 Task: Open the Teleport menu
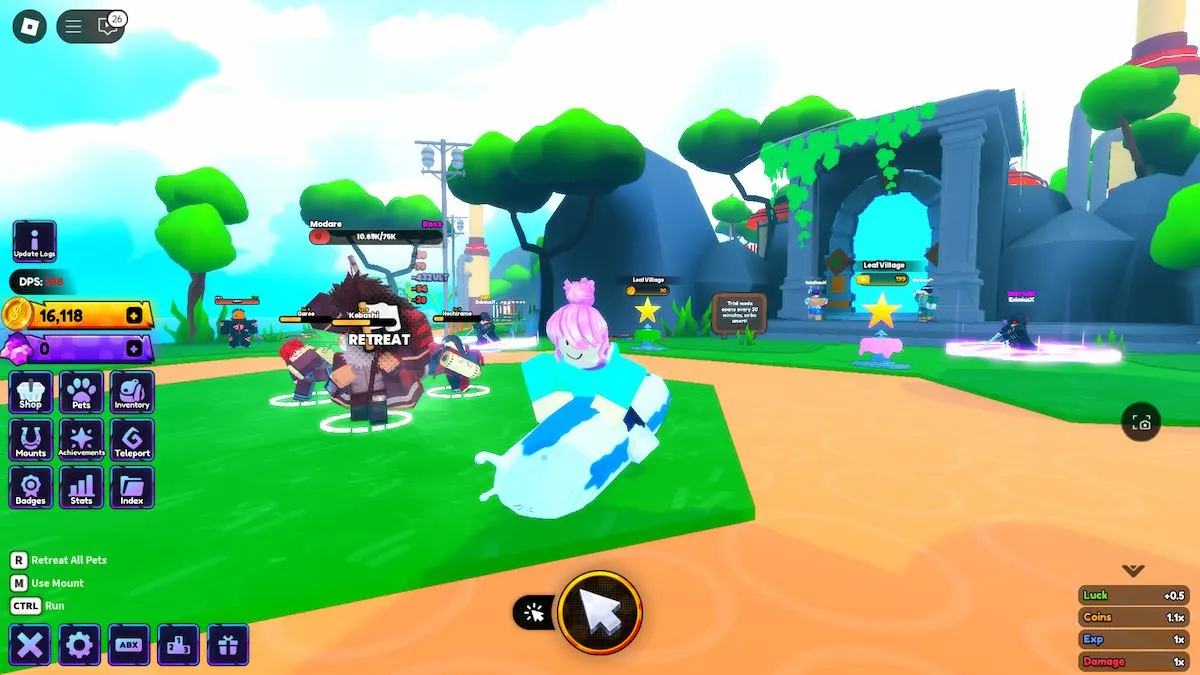click(132, 440)
